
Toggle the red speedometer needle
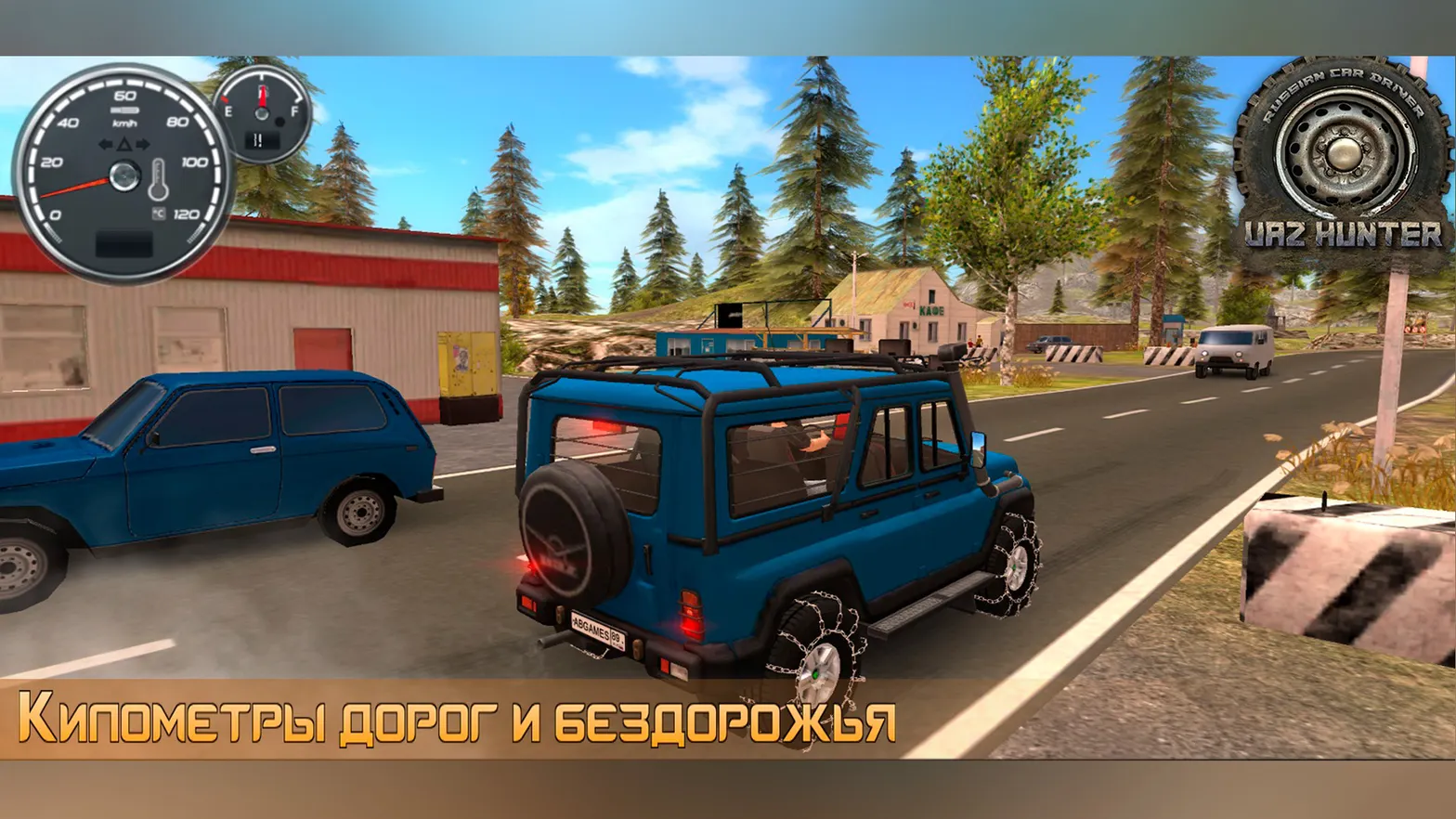74,186
